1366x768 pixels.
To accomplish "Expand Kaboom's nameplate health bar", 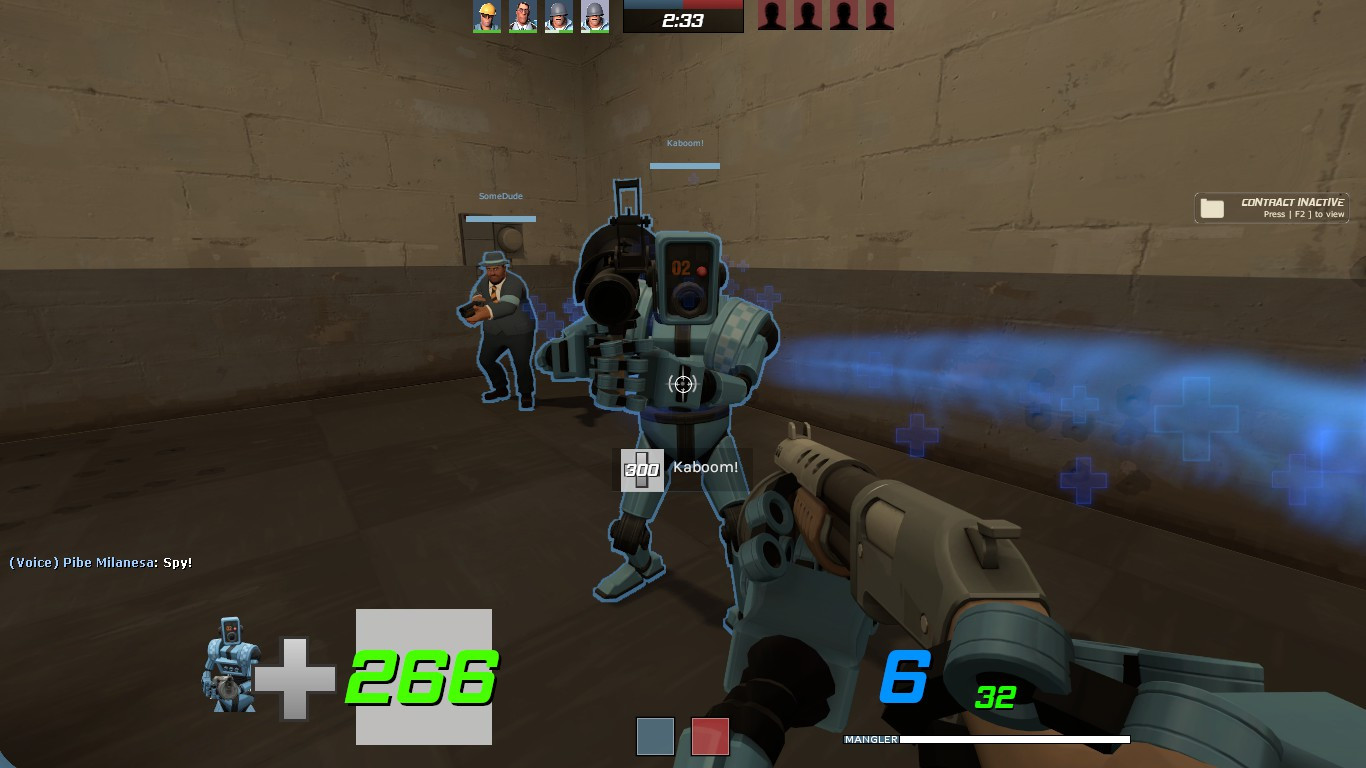I will 684,164.
